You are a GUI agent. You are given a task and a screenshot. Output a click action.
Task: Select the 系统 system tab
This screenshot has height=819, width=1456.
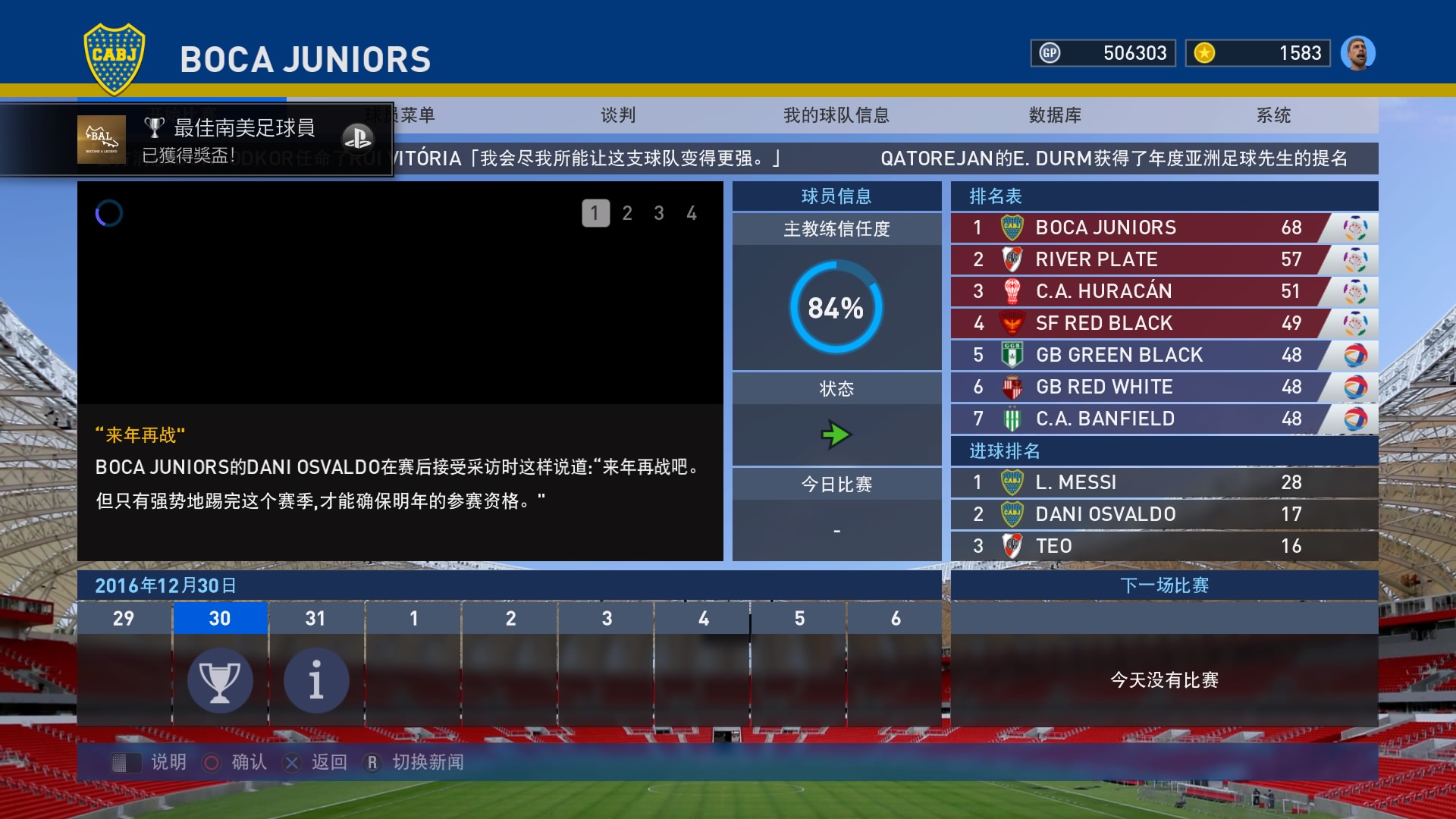[1273, 115]
